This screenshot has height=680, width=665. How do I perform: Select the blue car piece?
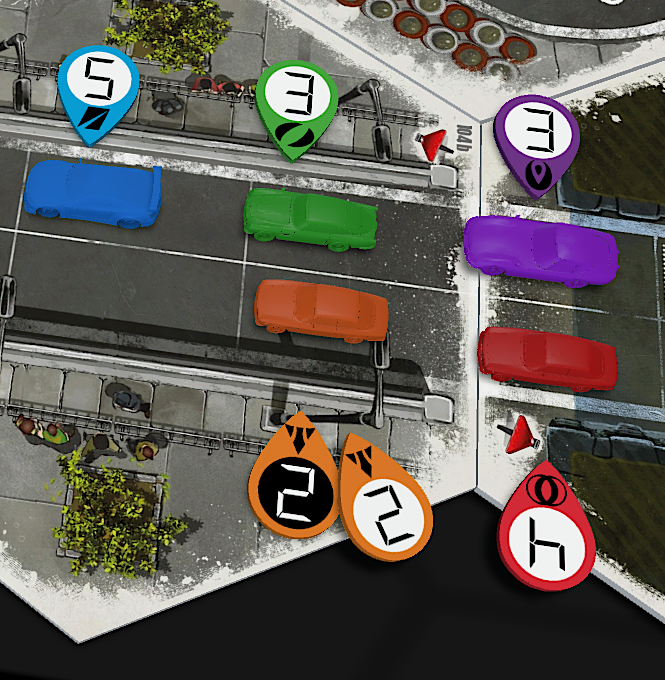(x=95, y=193)
